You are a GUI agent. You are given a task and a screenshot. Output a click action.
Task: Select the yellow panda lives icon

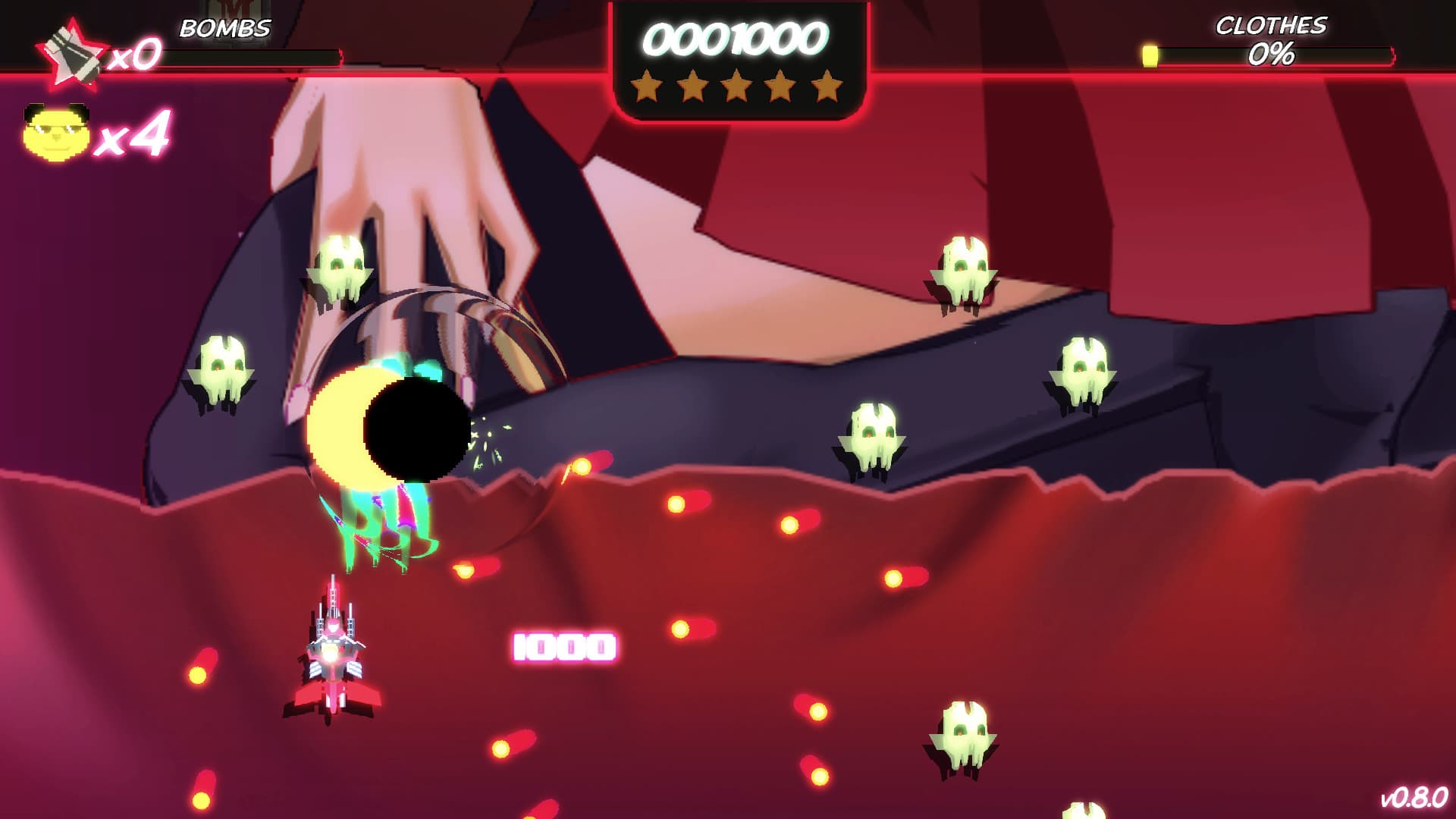[x=56, y=133]
